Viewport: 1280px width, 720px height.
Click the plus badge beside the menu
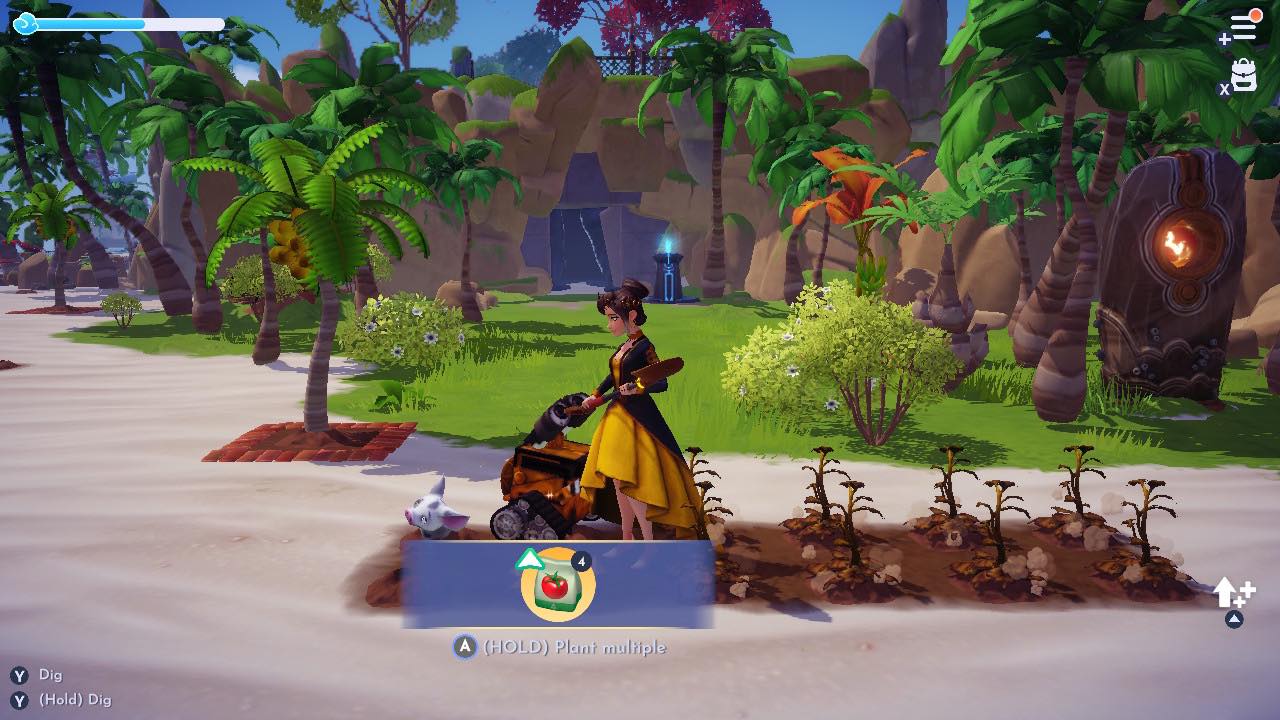(x=1225, y=37)
